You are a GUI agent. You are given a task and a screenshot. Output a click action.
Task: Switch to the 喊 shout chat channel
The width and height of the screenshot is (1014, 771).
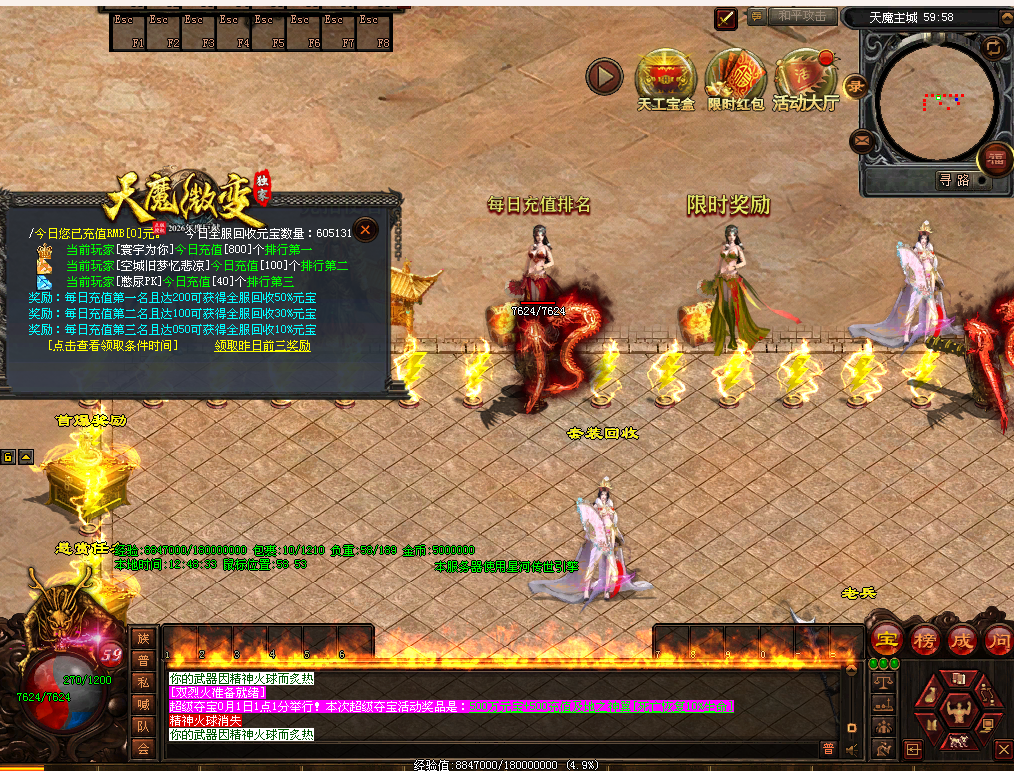point(143,704)
